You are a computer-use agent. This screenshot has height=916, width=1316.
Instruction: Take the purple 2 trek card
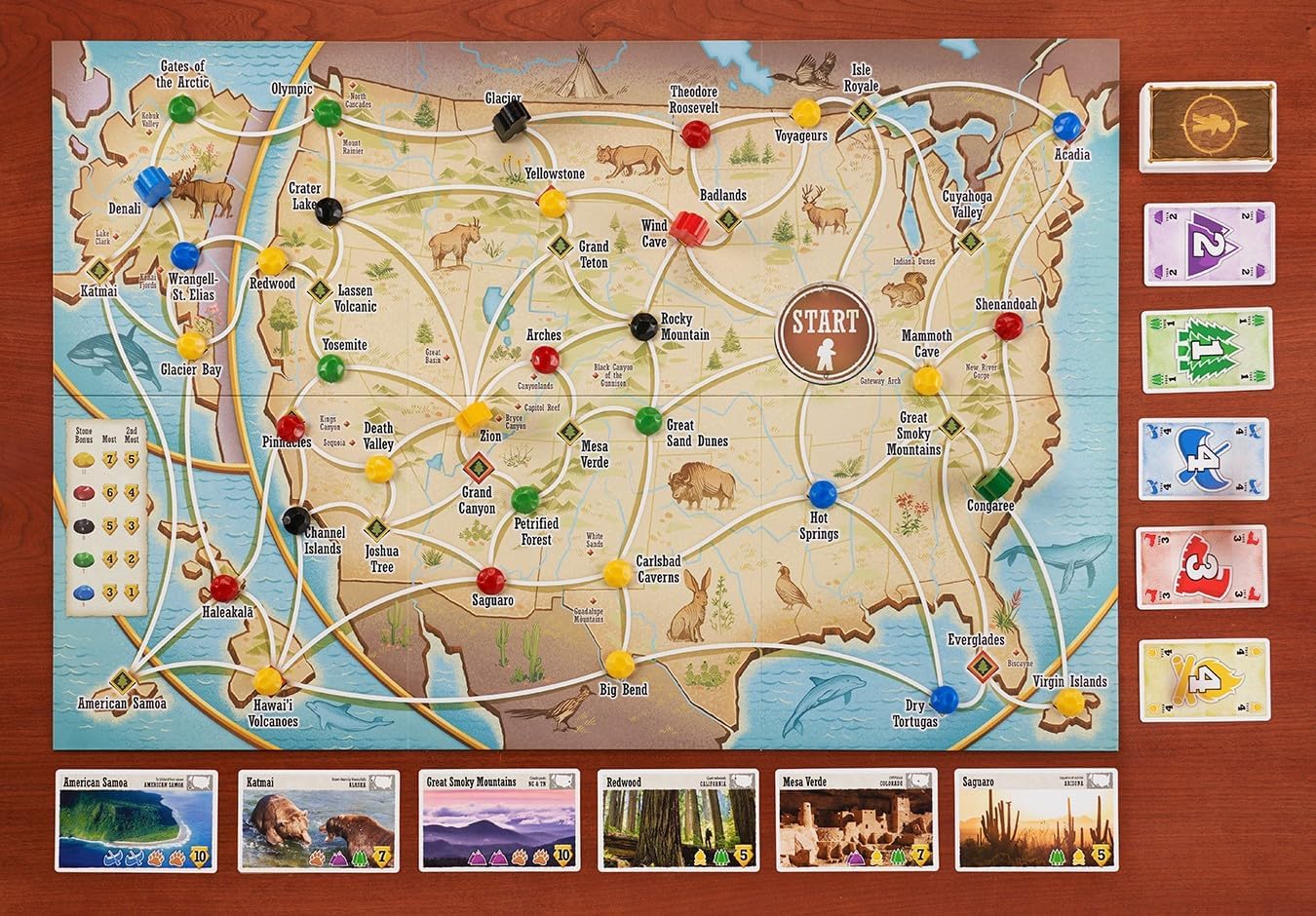click(1209, 244)
